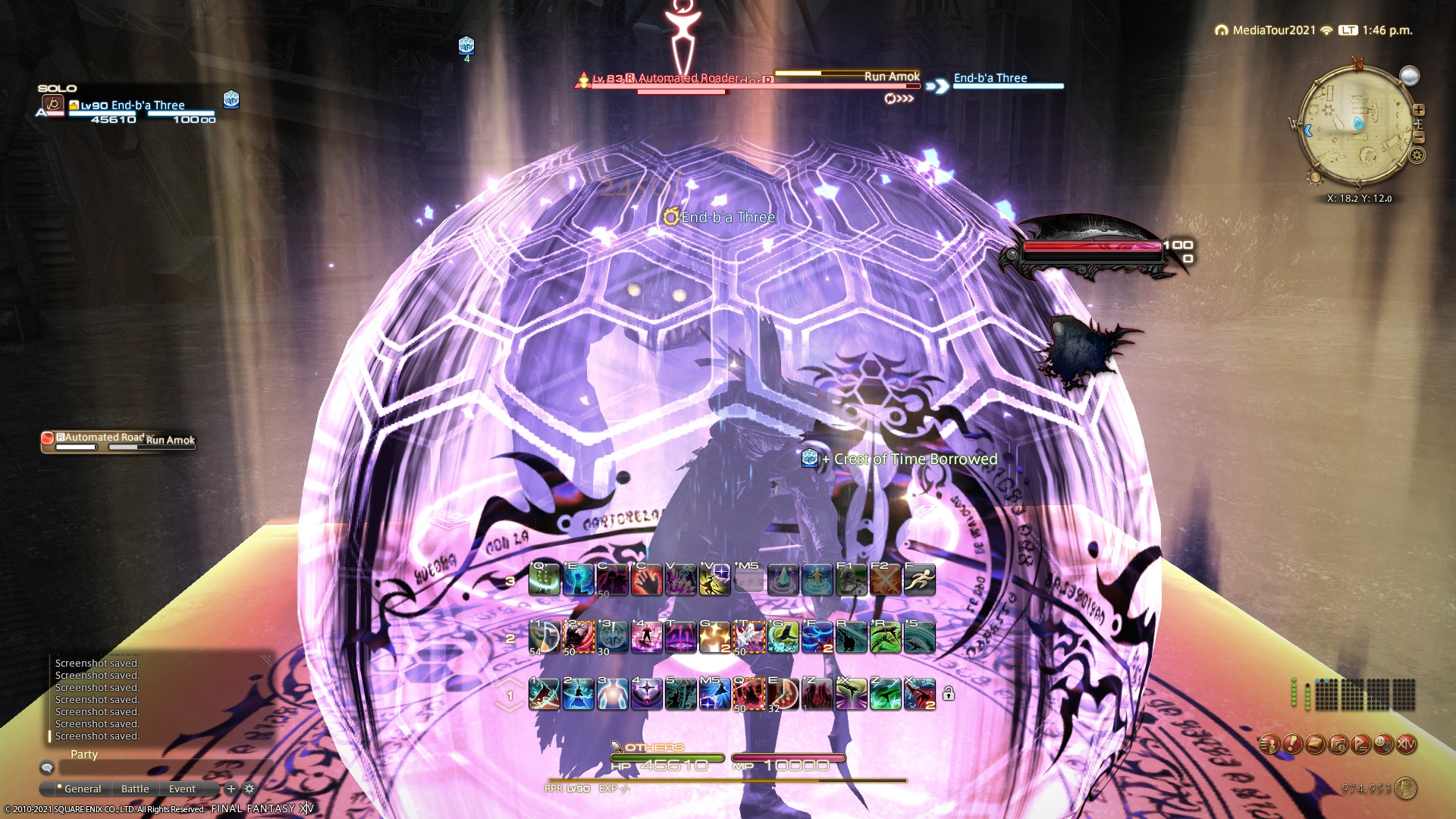Viewport: 1456px width, 819px height.
Task: Click the plus button next to the chat tabs
Action: [231, 789]
